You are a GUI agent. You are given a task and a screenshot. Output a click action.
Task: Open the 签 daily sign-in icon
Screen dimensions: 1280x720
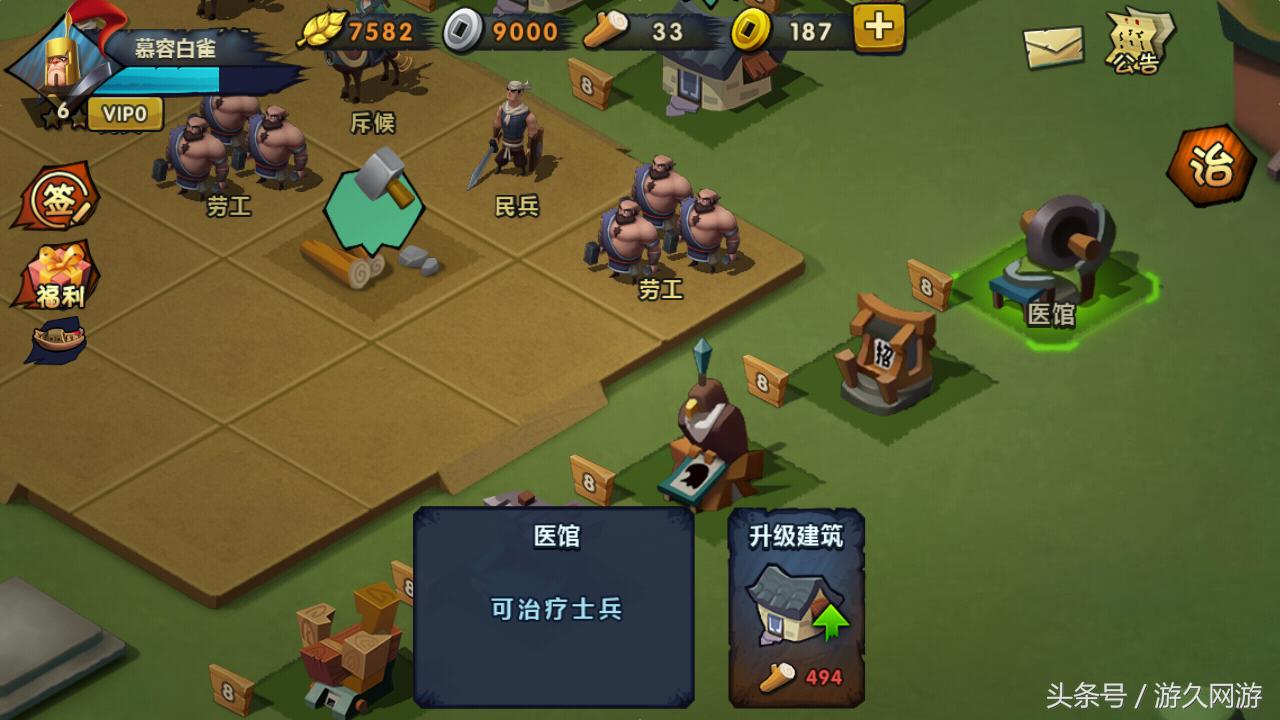(57, 197)
